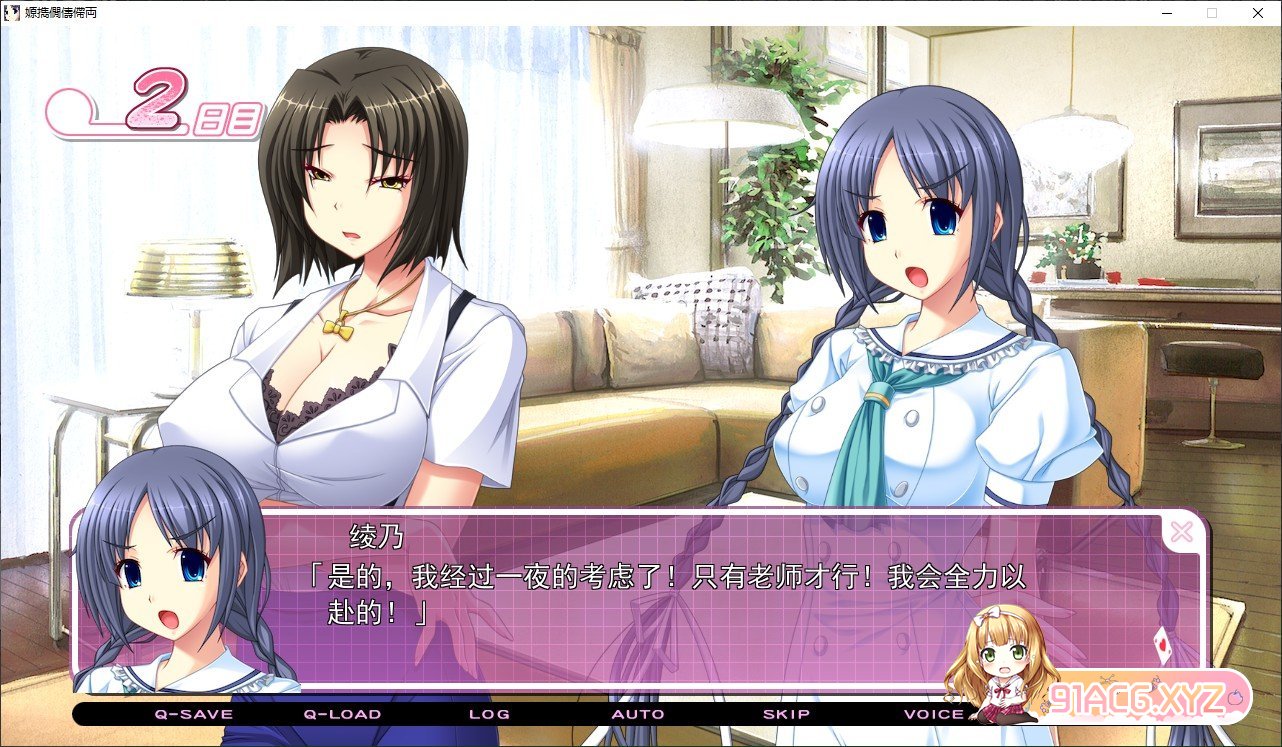This screenshot has width=1282, height=747.
Task: Quick load with Q-LOAD
Action: coord(342,714)
